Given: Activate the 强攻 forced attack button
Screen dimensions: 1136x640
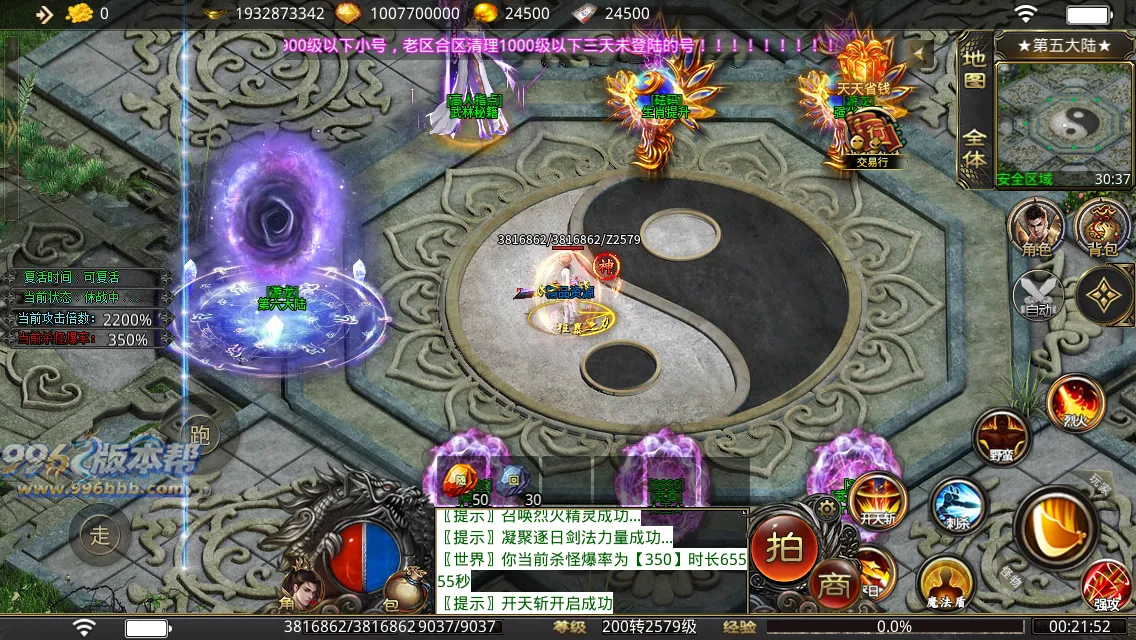Looking at the screenshot, I should (x=1107, y=586).
